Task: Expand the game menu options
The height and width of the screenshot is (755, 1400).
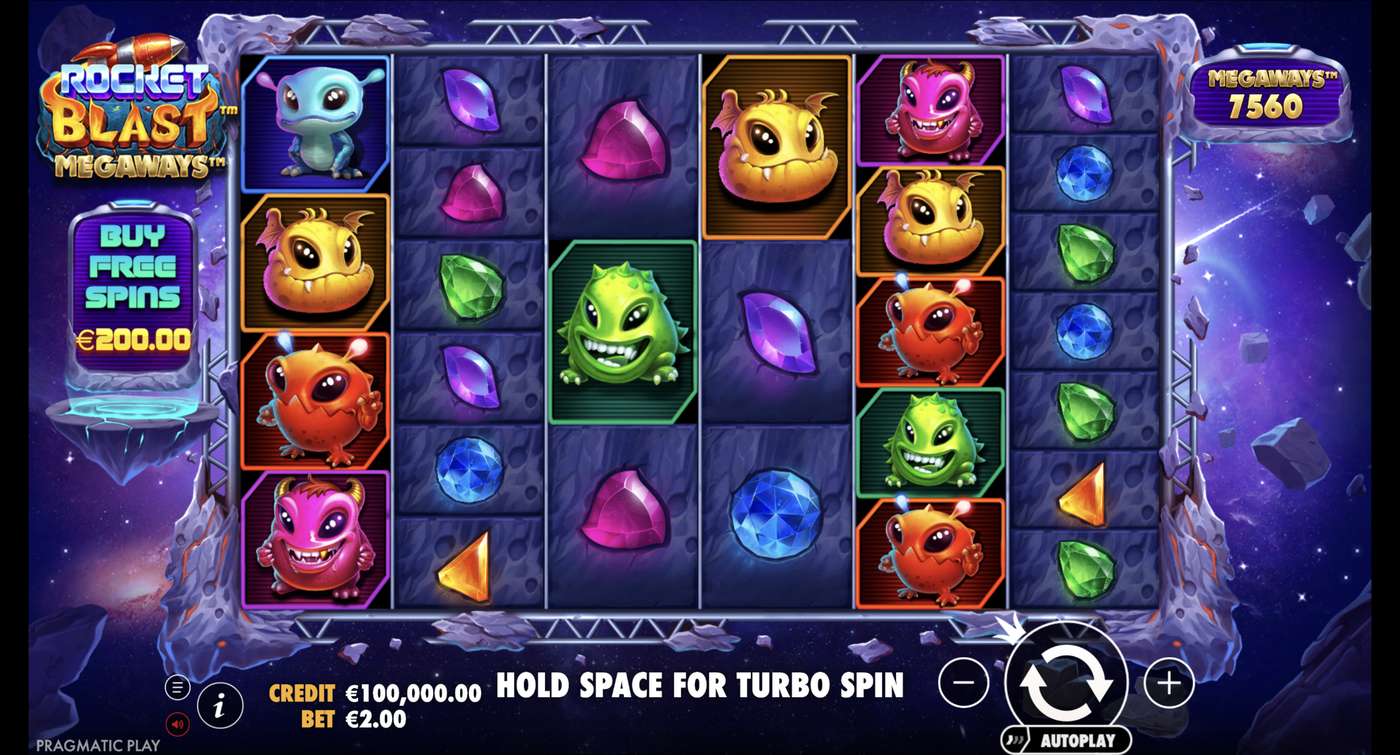Action: point(178,688)
